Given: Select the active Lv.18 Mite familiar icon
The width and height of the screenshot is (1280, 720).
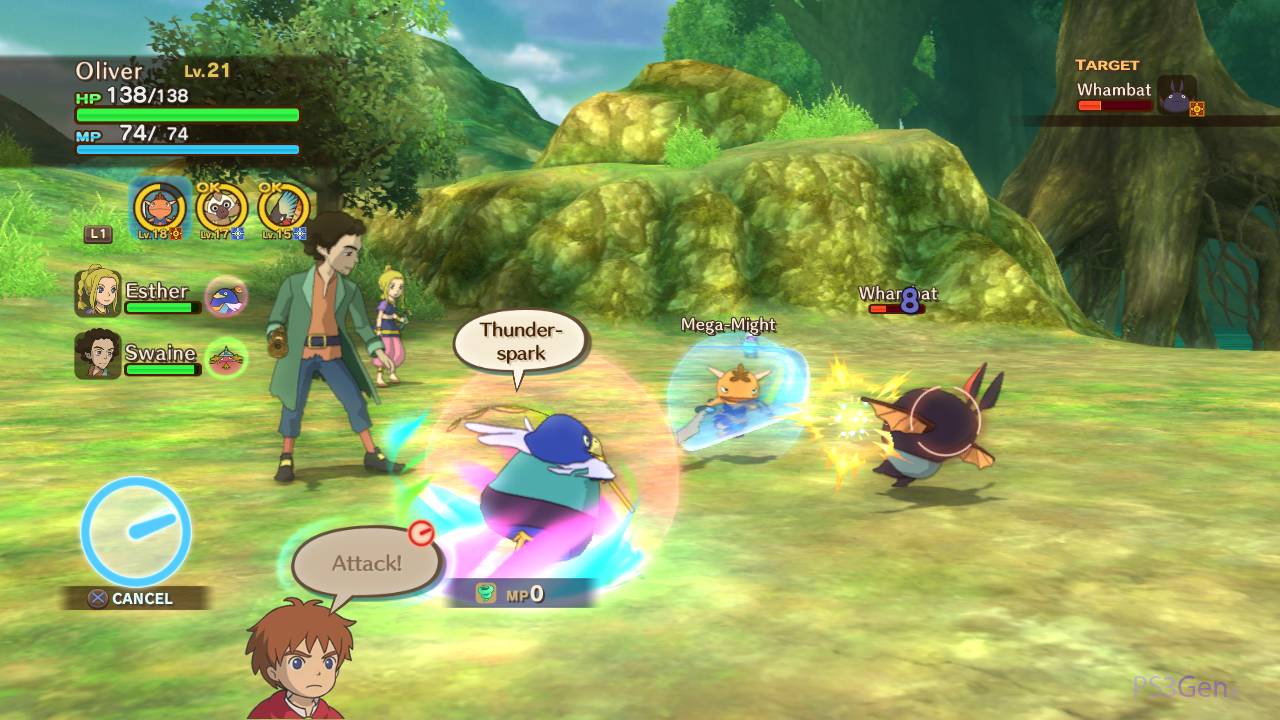Looking at the screenshot, I should click(x=161, y=207).
